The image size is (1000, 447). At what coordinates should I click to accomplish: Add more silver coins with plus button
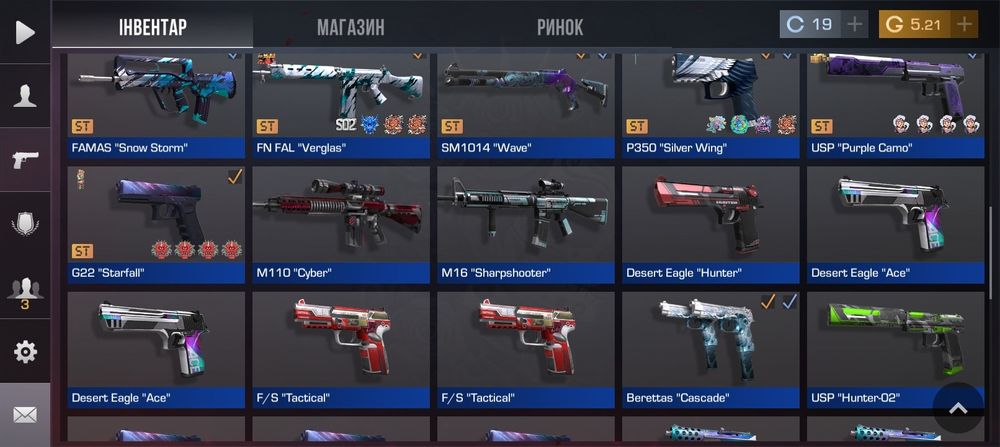coord(855,24)
